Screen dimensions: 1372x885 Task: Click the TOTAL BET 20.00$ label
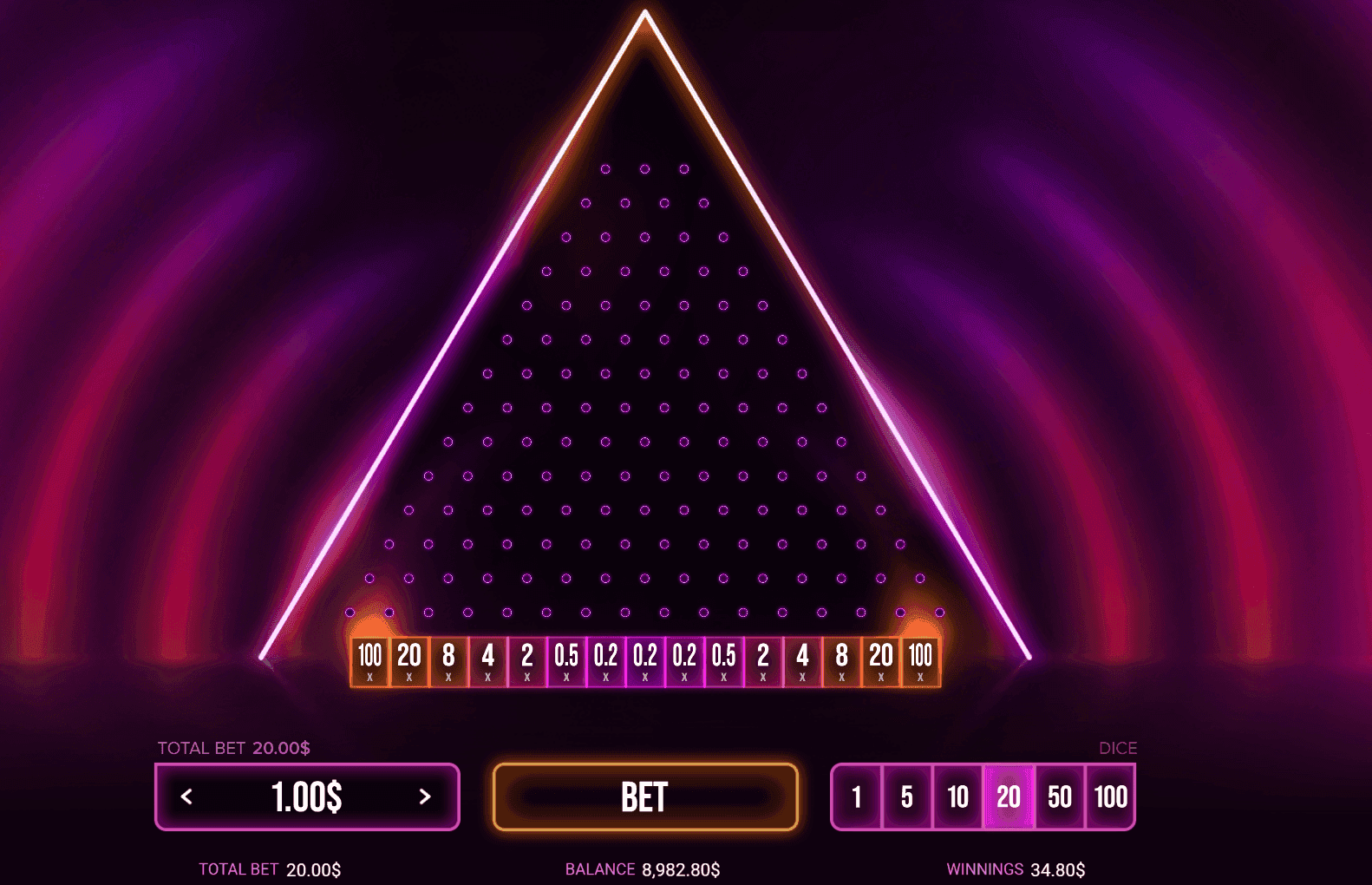coord(234,747)
